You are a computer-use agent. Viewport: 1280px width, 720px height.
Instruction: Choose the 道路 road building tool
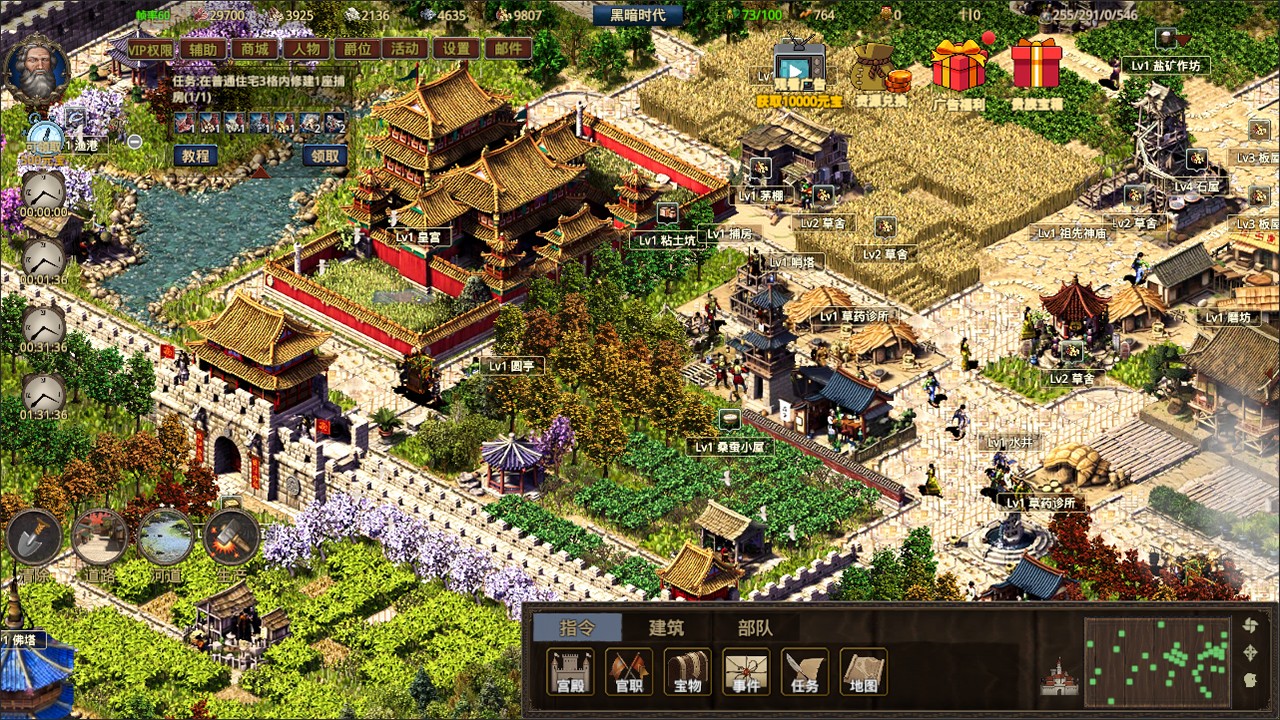(x=99, y=538)
